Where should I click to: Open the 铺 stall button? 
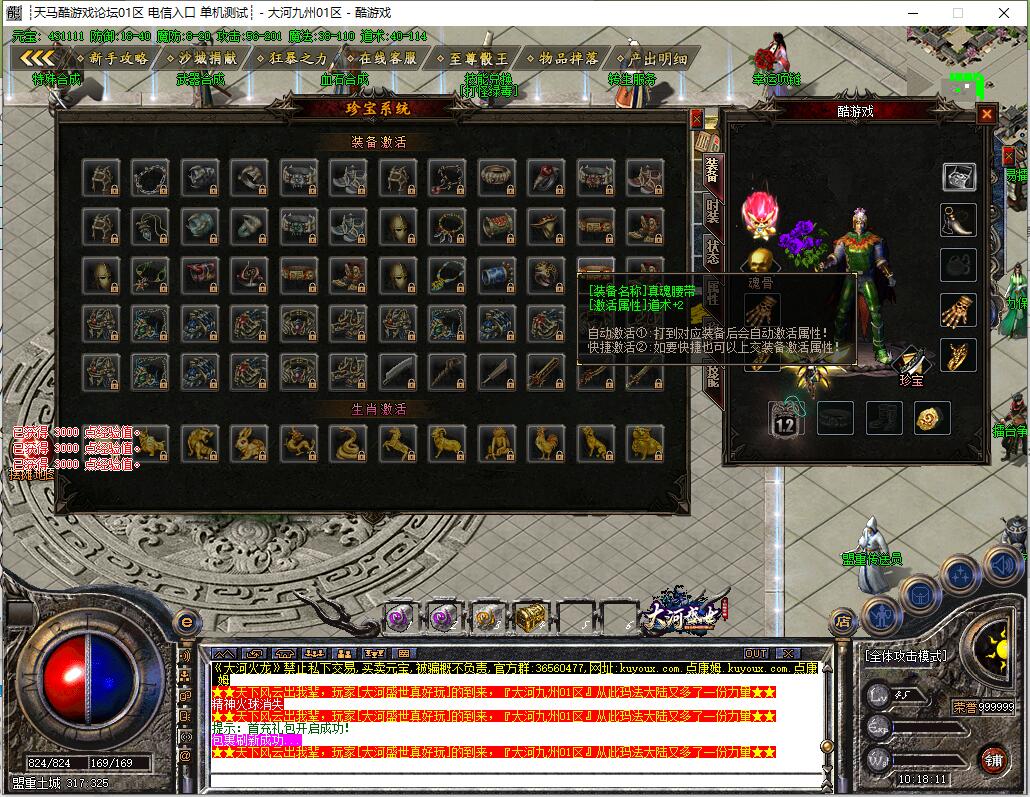[993, 759]
